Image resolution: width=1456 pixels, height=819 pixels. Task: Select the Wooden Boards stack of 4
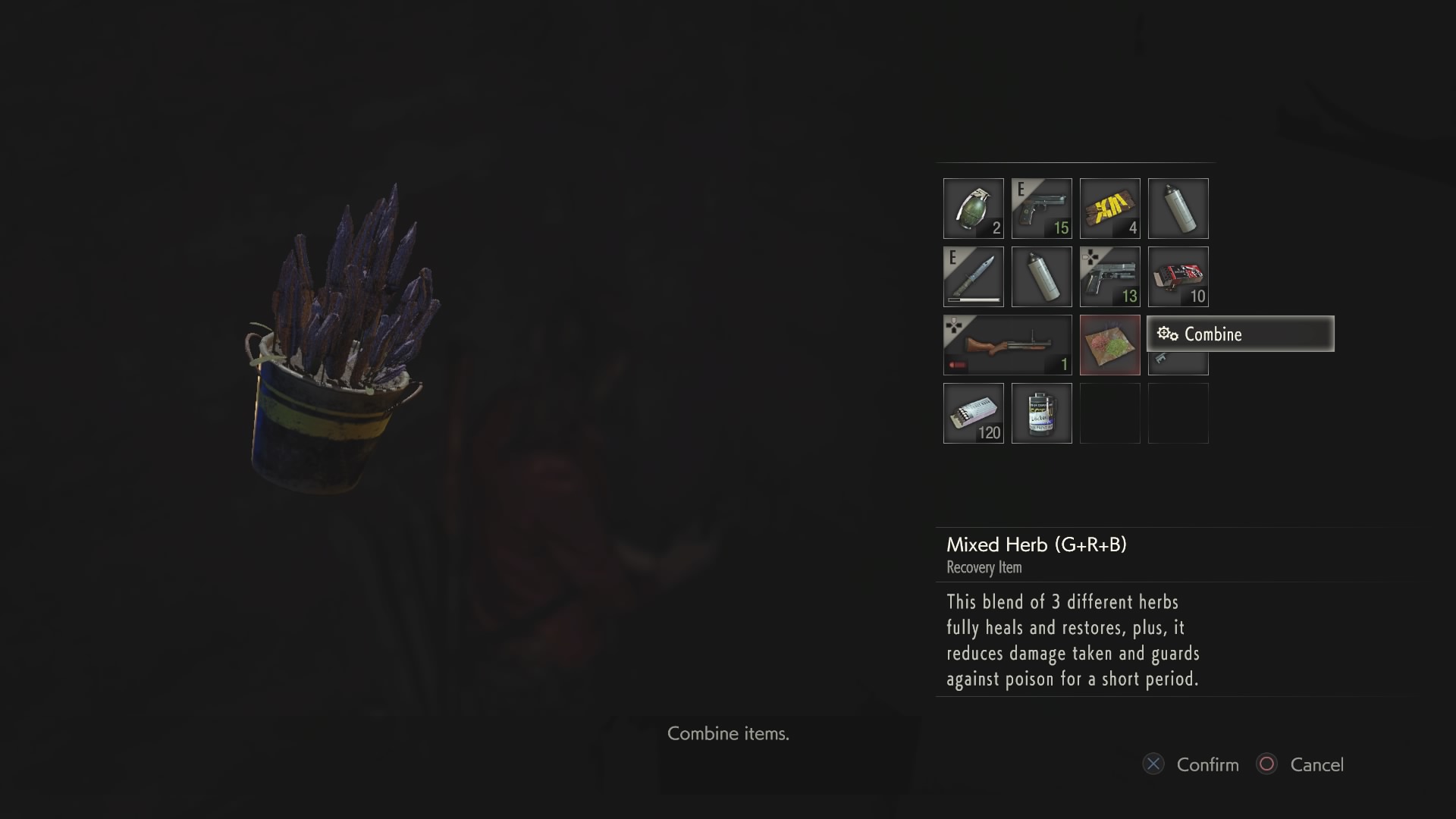(x=1109, y=209)
